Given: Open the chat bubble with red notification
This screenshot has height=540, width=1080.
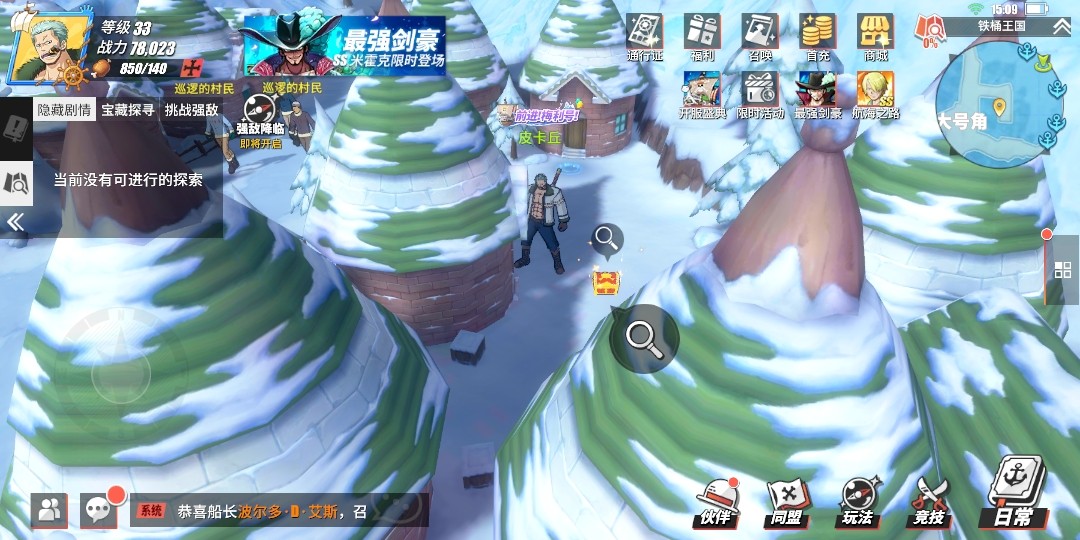Looking at the screenshot, I should point(98,510).
